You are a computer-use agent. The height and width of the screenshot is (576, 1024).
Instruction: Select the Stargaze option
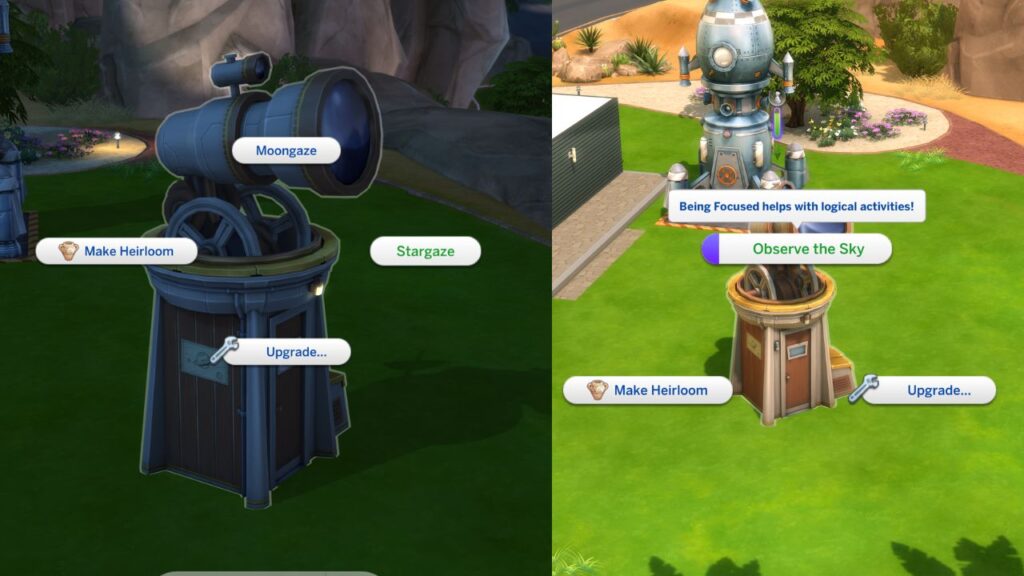point(425,252)
